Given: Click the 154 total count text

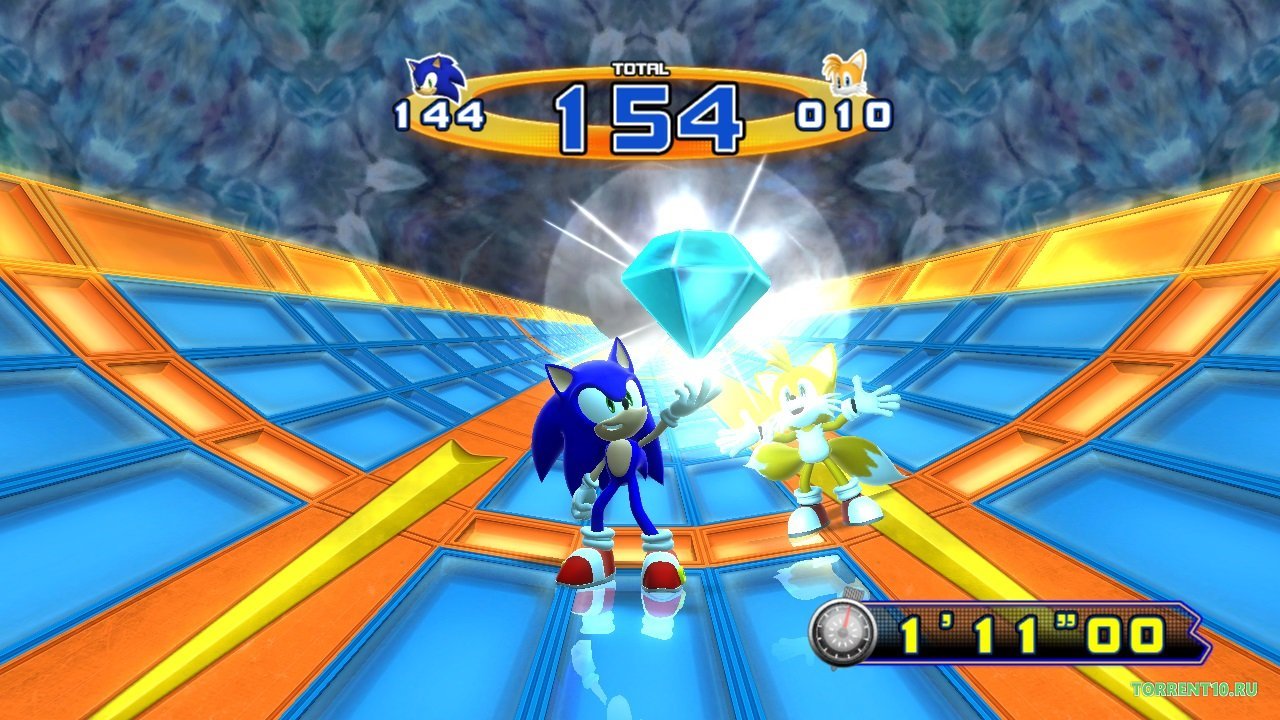Looking at the screenshot, I should tap(642, 110).
